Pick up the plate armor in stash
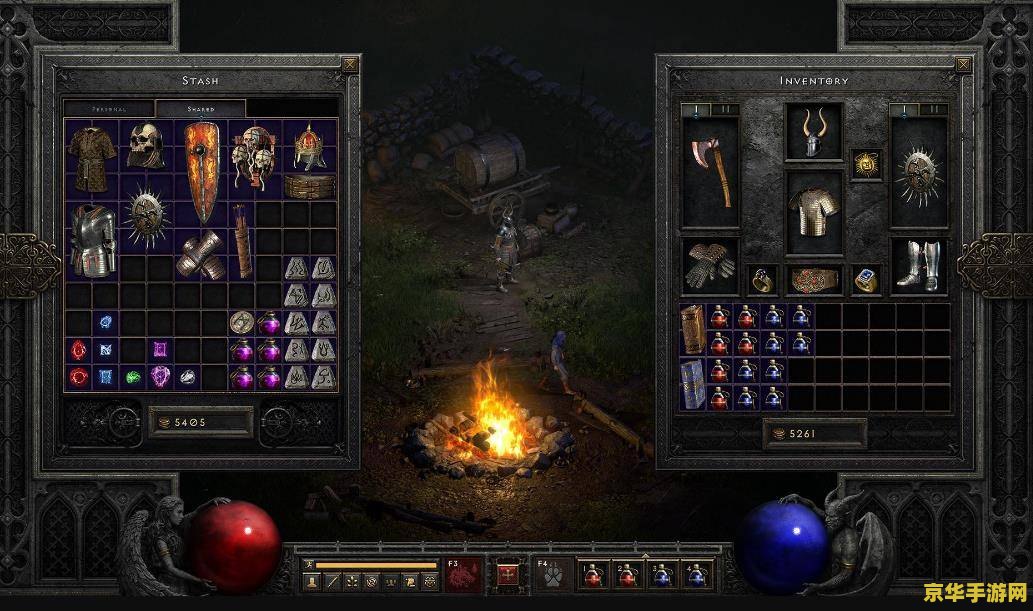 click(91, 241)
